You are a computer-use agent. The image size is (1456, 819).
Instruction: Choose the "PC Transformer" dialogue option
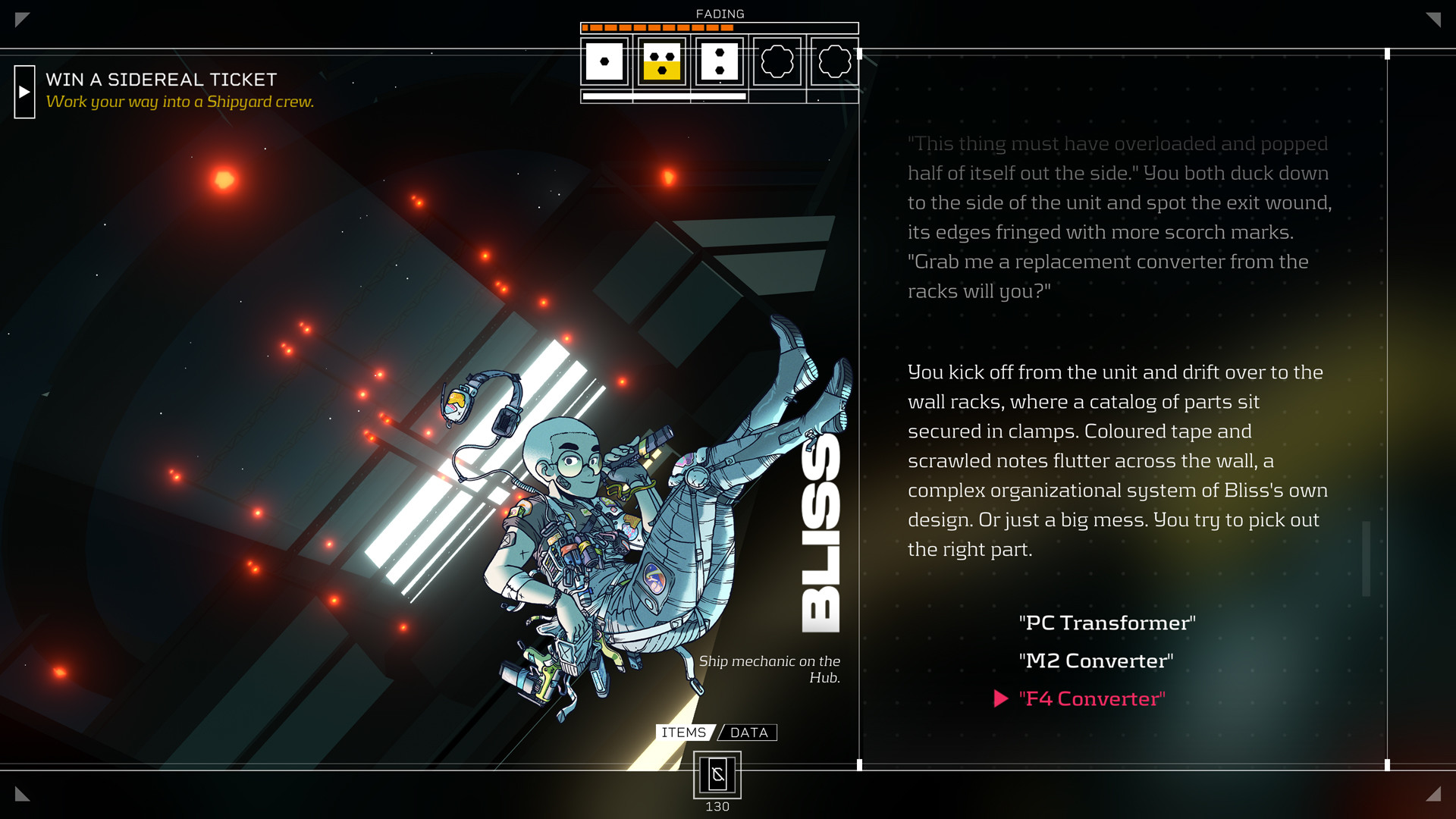[x=1107, y=622]
